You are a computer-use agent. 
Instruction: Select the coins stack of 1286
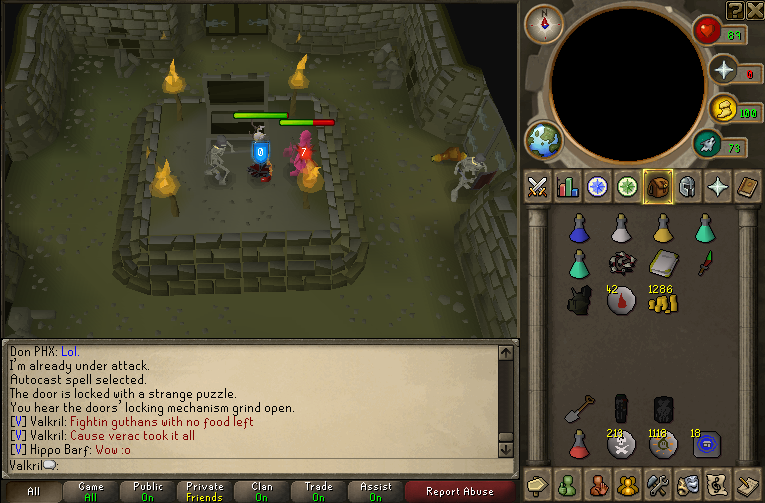[662, 299]
